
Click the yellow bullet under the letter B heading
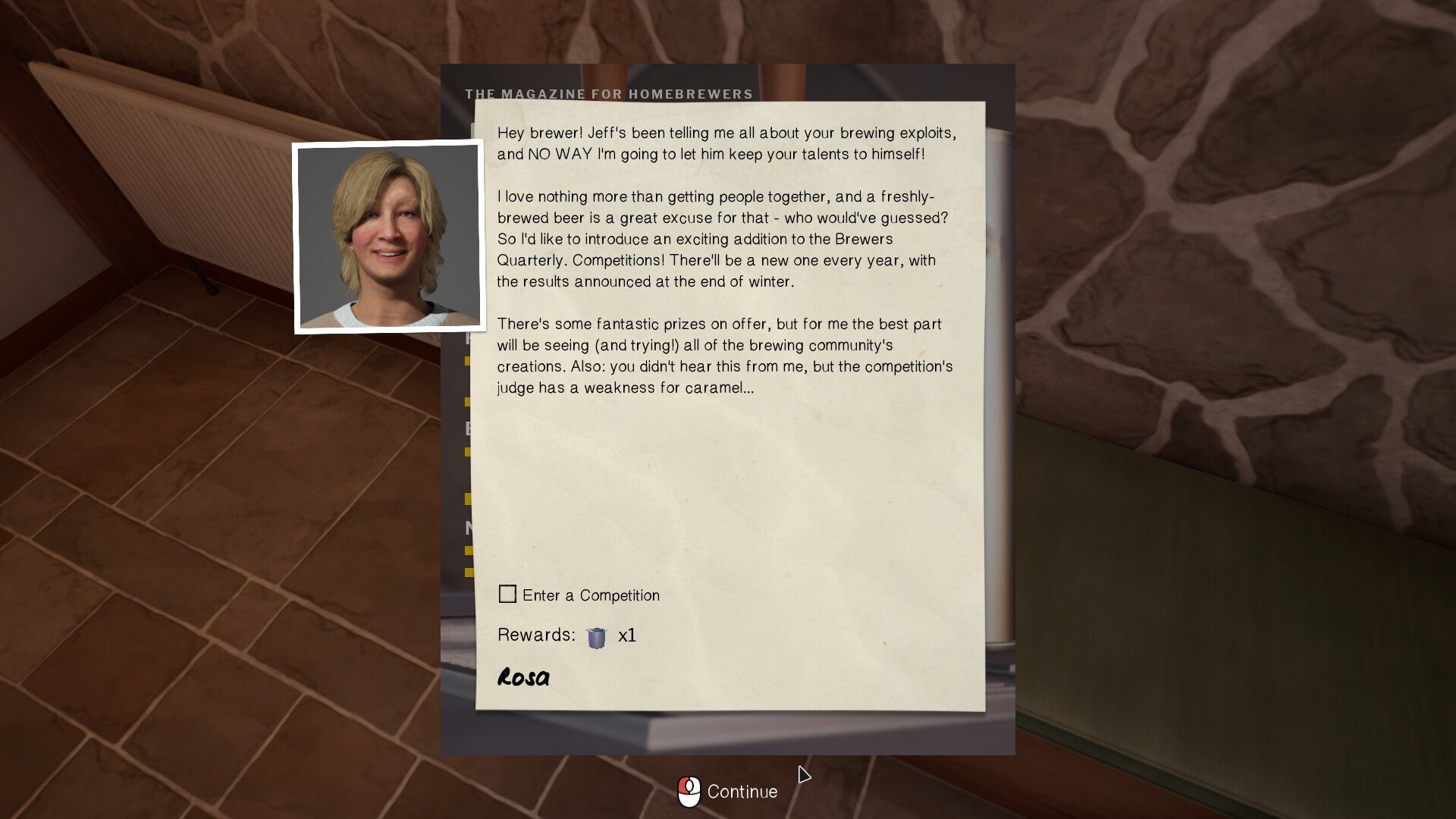pos(467,450)
